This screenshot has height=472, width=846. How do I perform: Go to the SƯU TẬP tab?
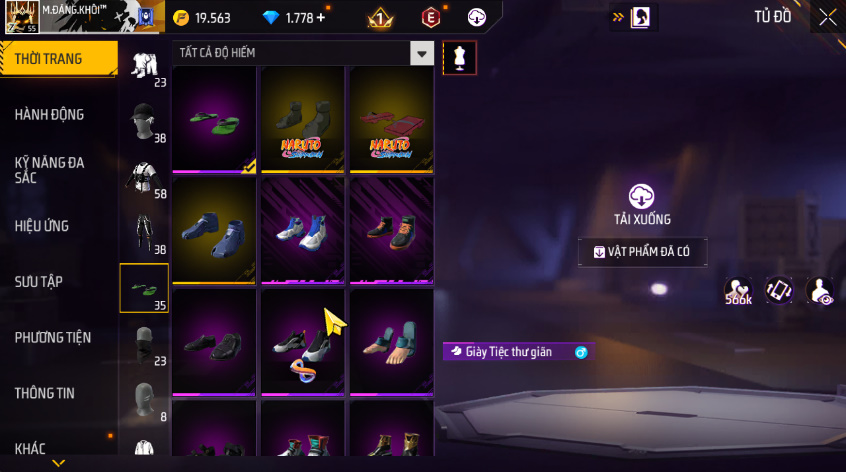coord(40,282)
